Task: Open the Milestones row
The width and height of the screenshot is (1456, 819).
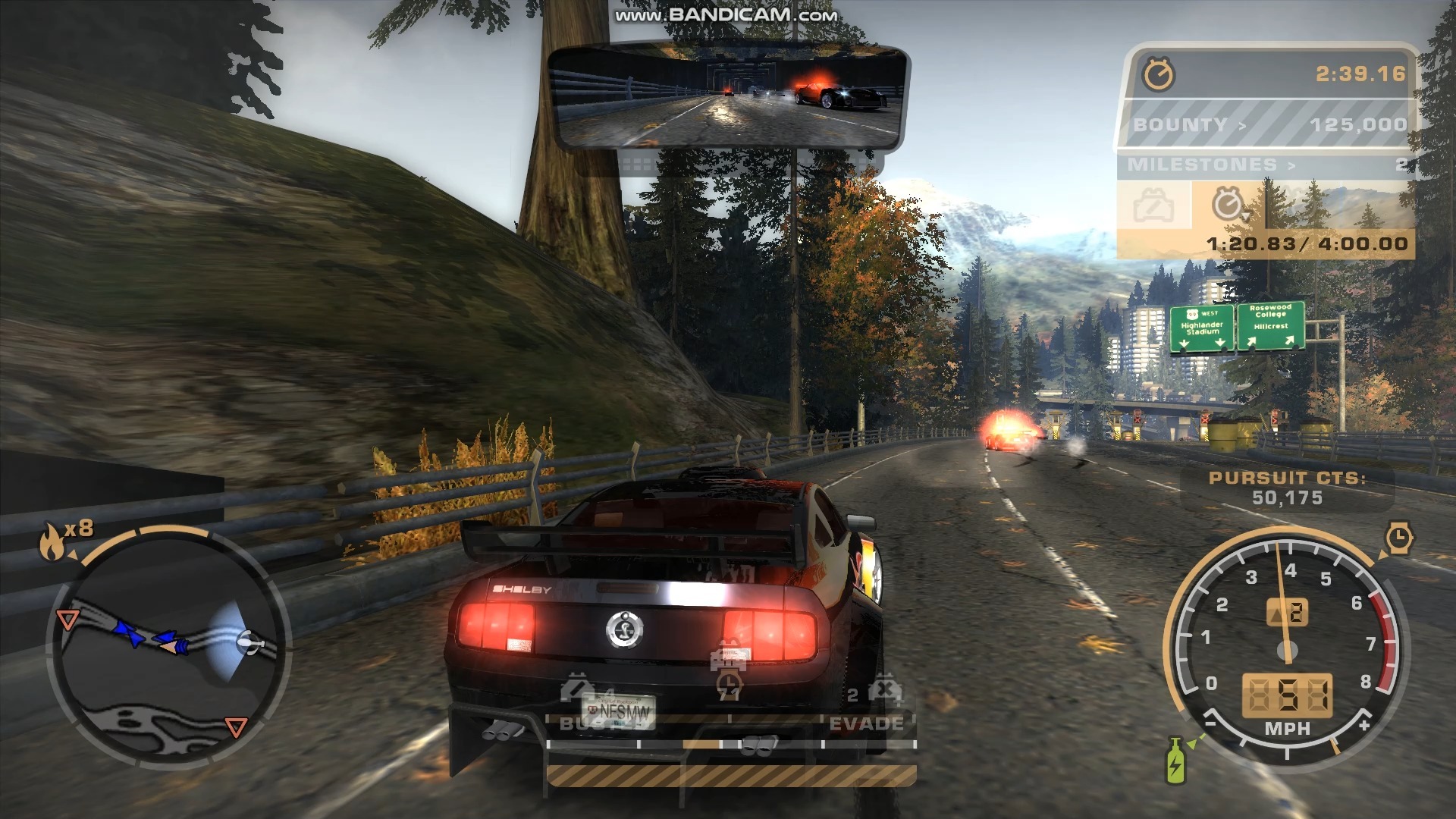Action: (x=1266, y=165)
